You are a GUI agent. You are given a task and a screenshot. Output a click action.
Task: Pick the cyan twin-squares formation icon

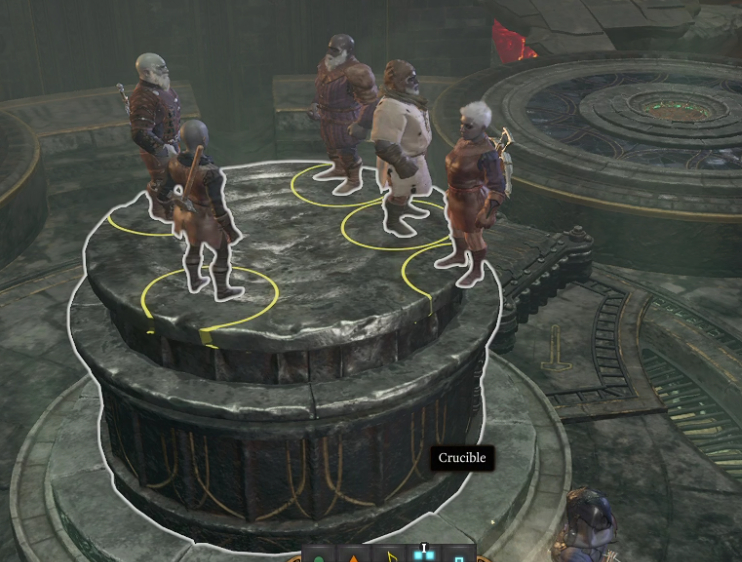424,555
